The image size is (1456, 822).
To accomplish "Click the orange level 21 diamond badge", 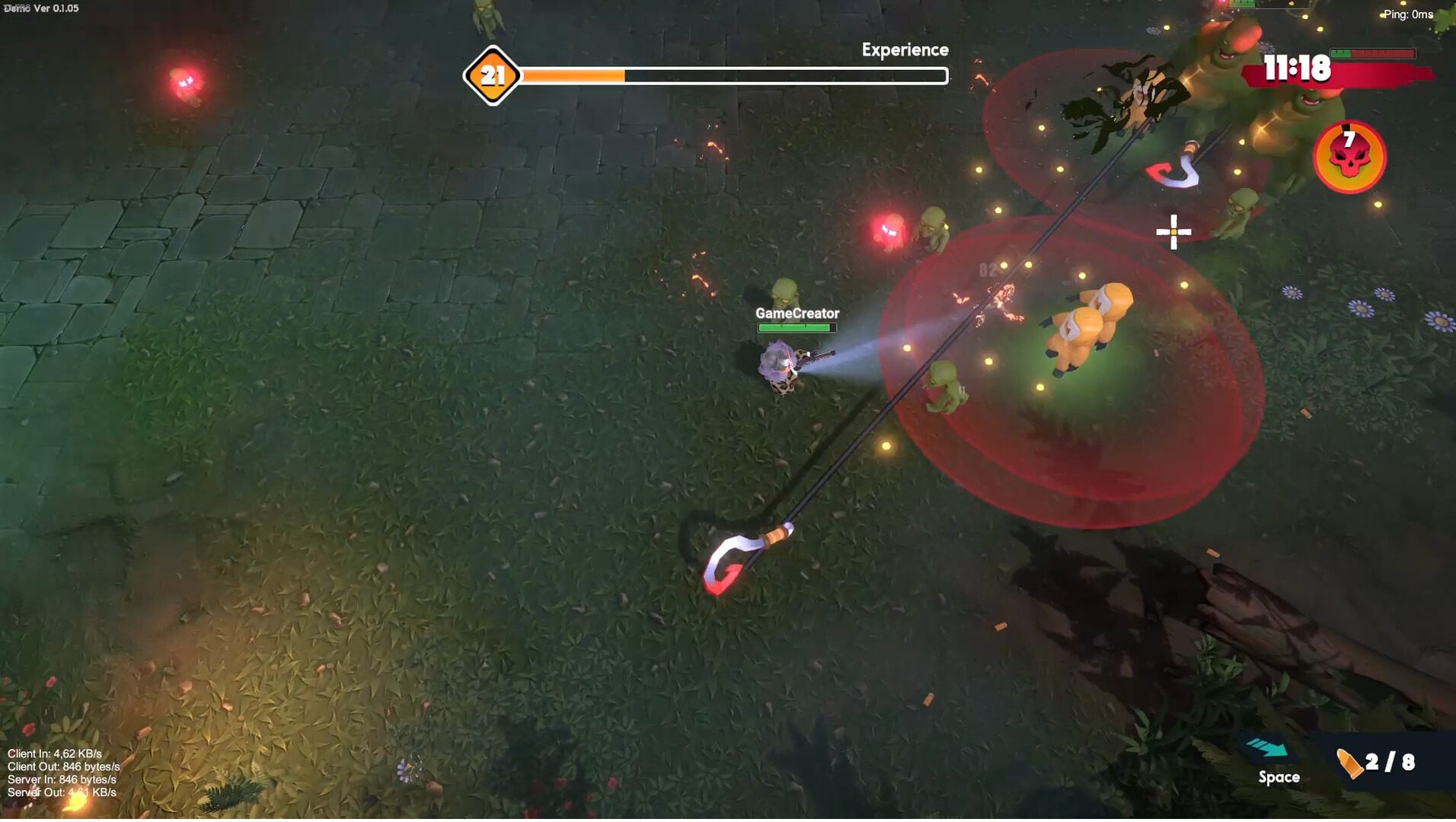I will (x=493, y=75).
